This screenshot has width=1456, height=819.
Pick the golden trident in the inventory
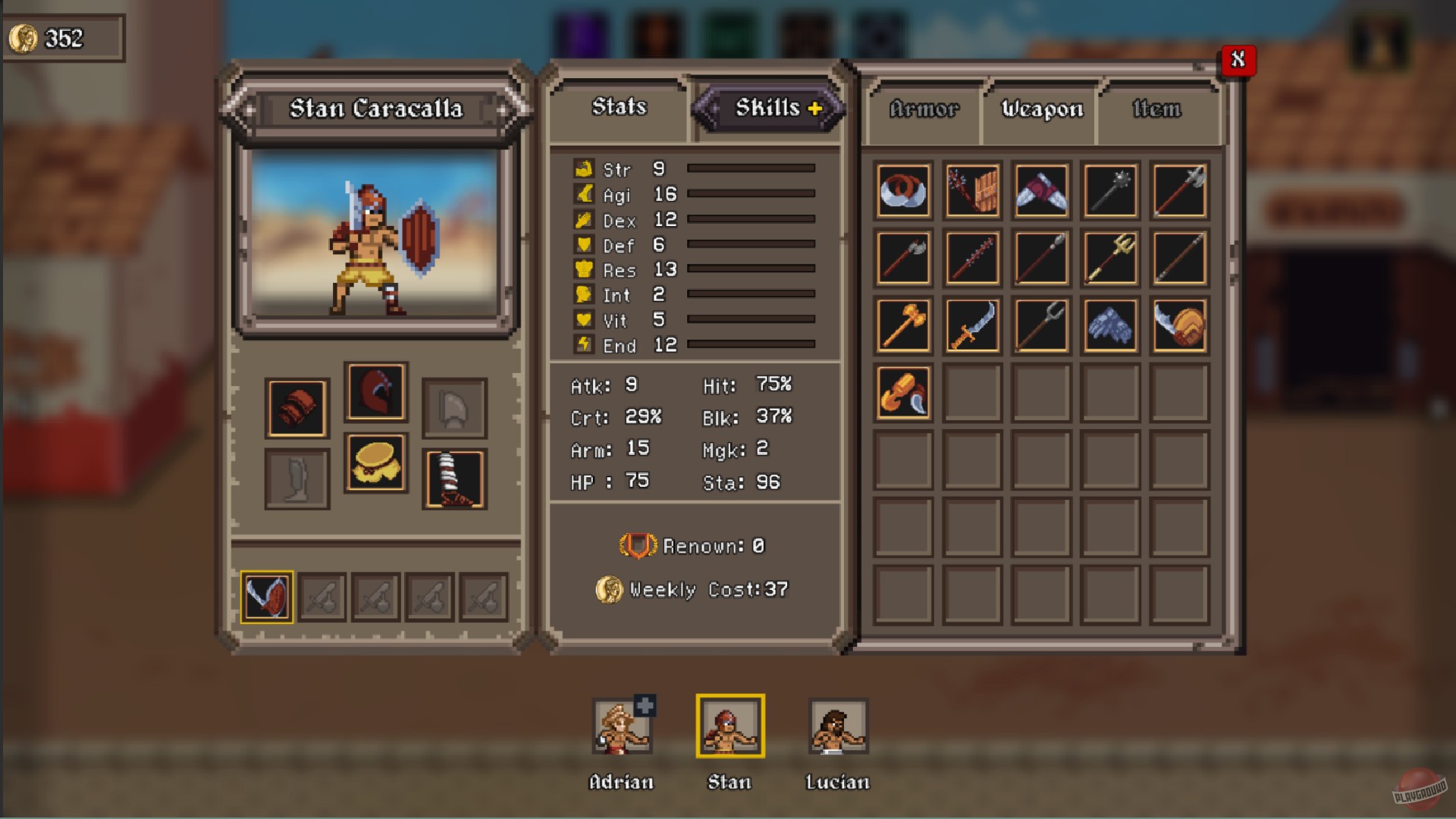point(1109,259)
